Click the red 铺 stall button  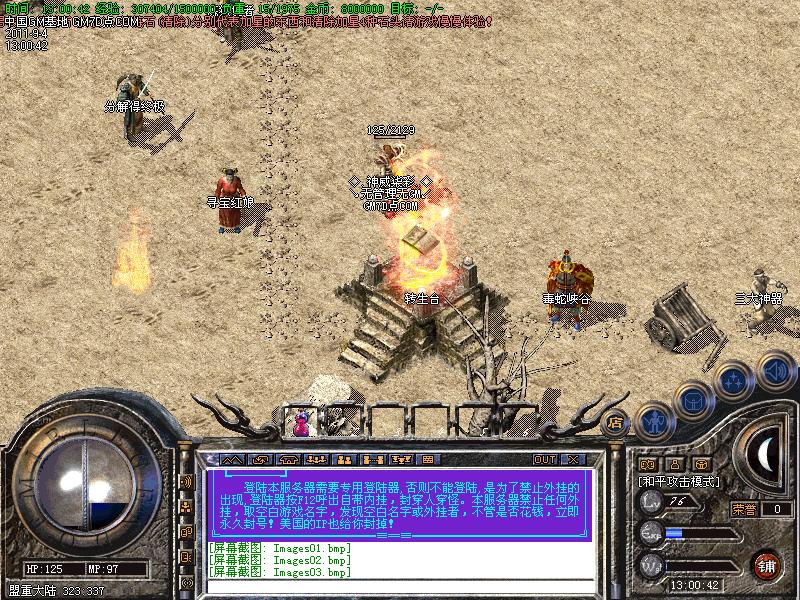tap(767, 564)
